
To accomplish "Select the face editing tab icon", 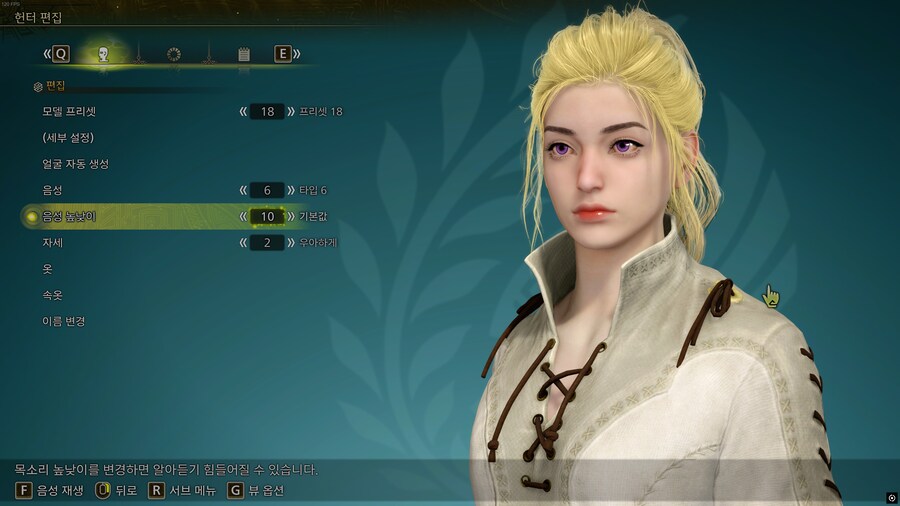I will [x=102, y=54].
